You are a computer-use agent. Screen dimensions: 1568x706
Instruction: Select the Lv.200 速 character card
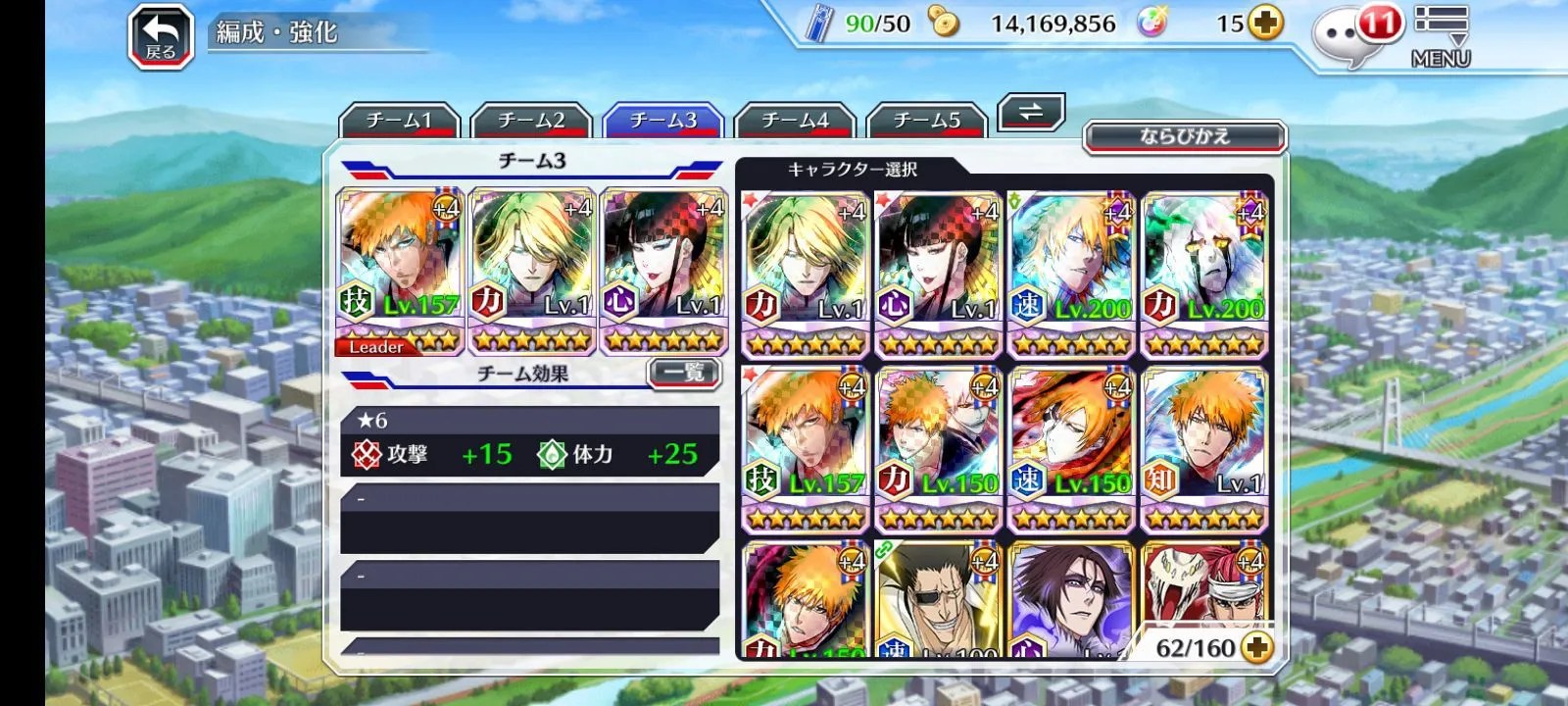[x=1071, y=274]
